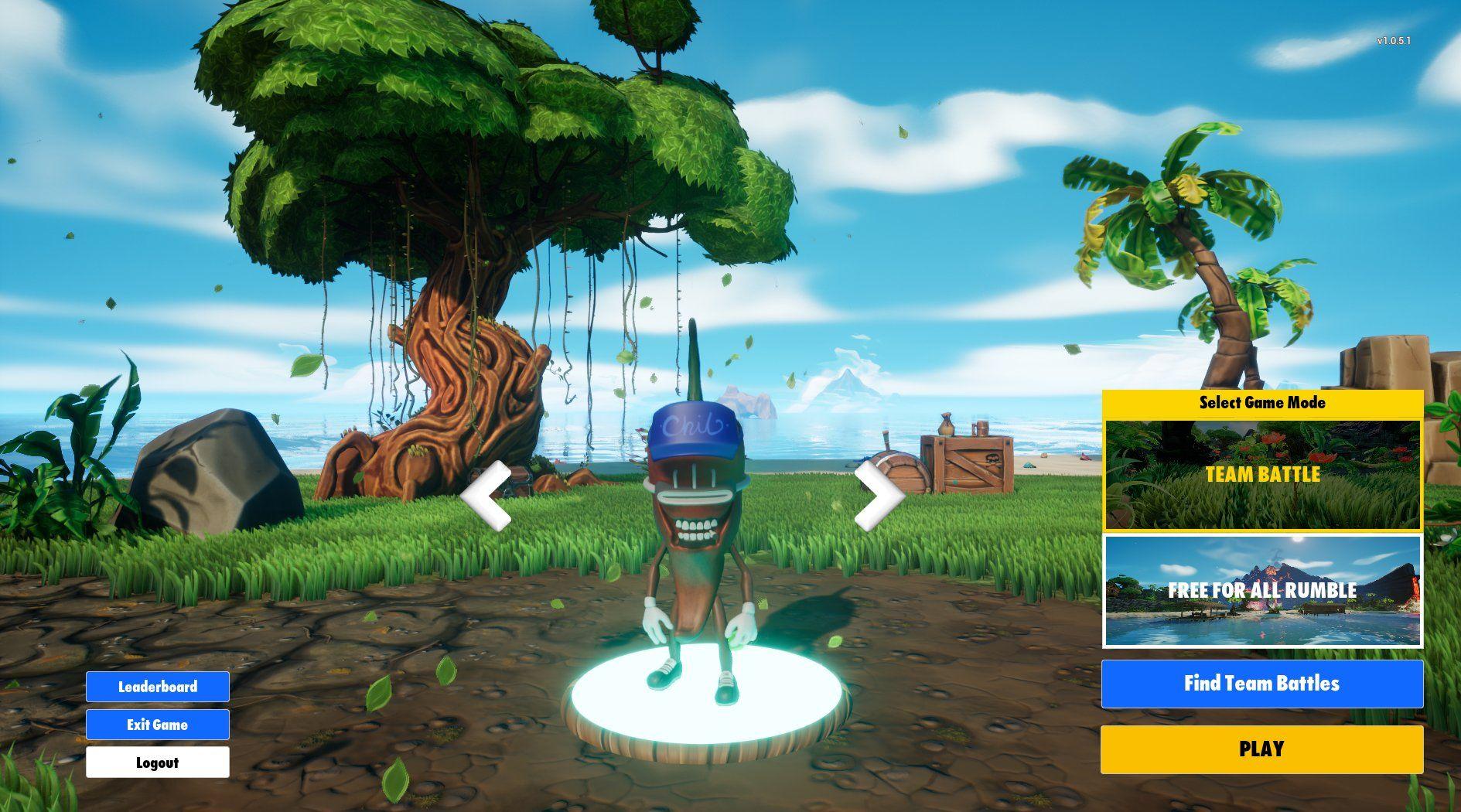
Task: Click the Find Team Battles button
Action: point(1261,684)
